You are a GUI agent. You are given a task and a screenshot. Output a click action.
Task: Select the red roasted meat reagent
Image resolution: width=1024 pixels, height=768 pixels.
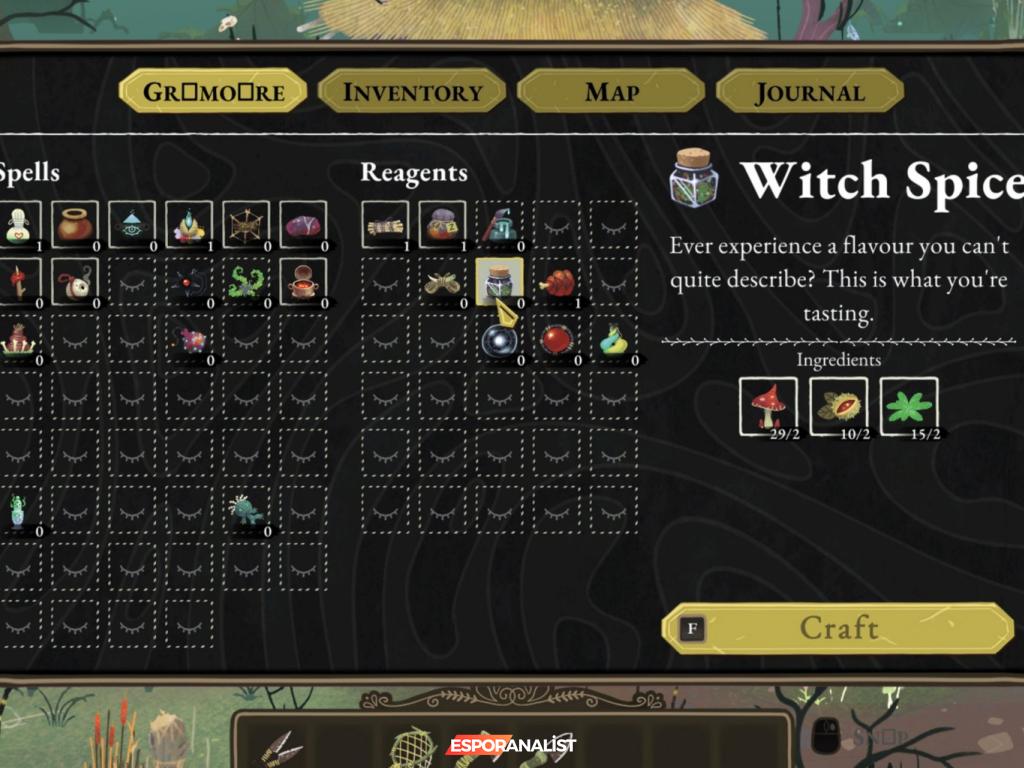(556, 283)
